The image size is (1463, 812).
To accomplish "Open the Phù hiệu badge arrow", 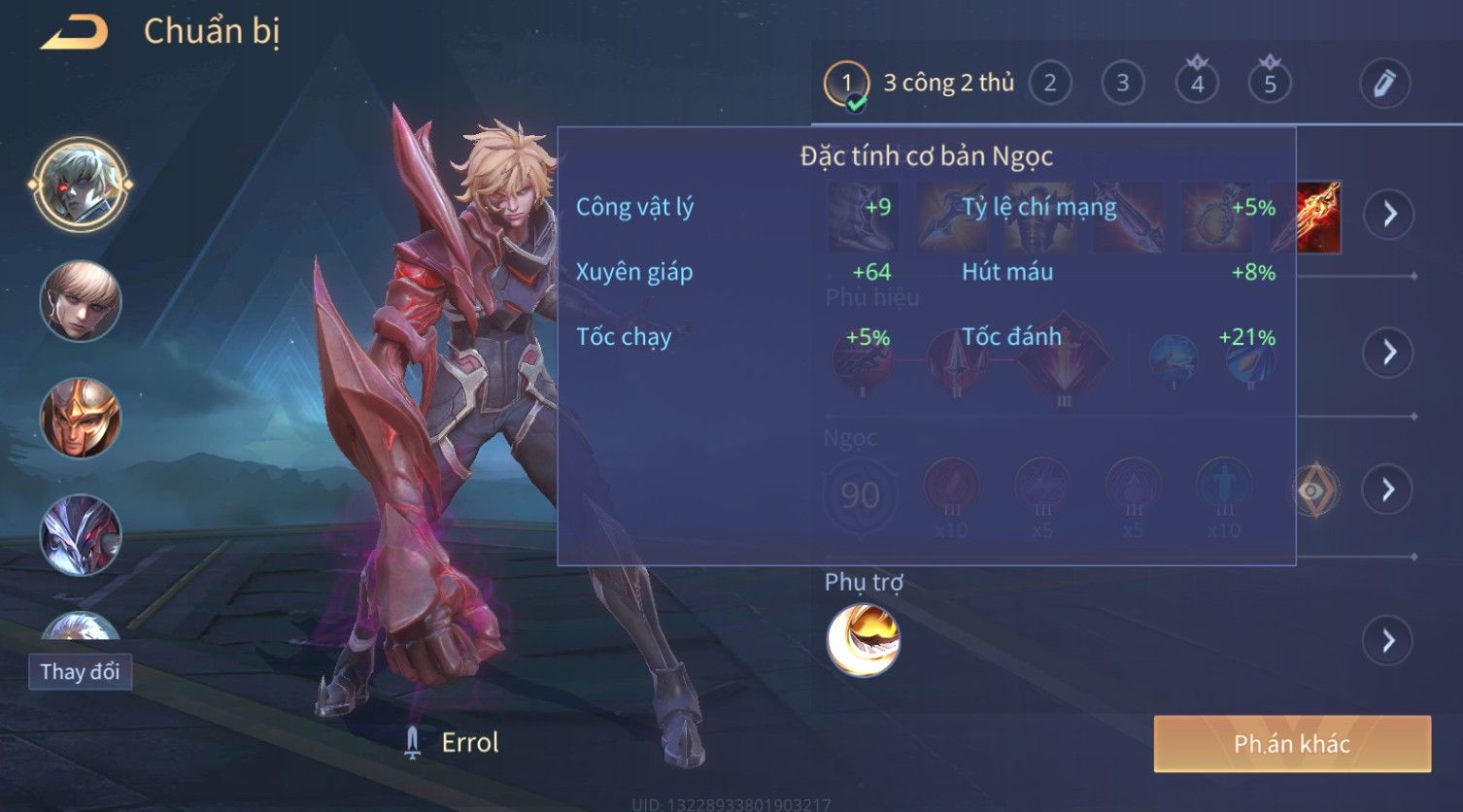I will (x=1389, y=352).
